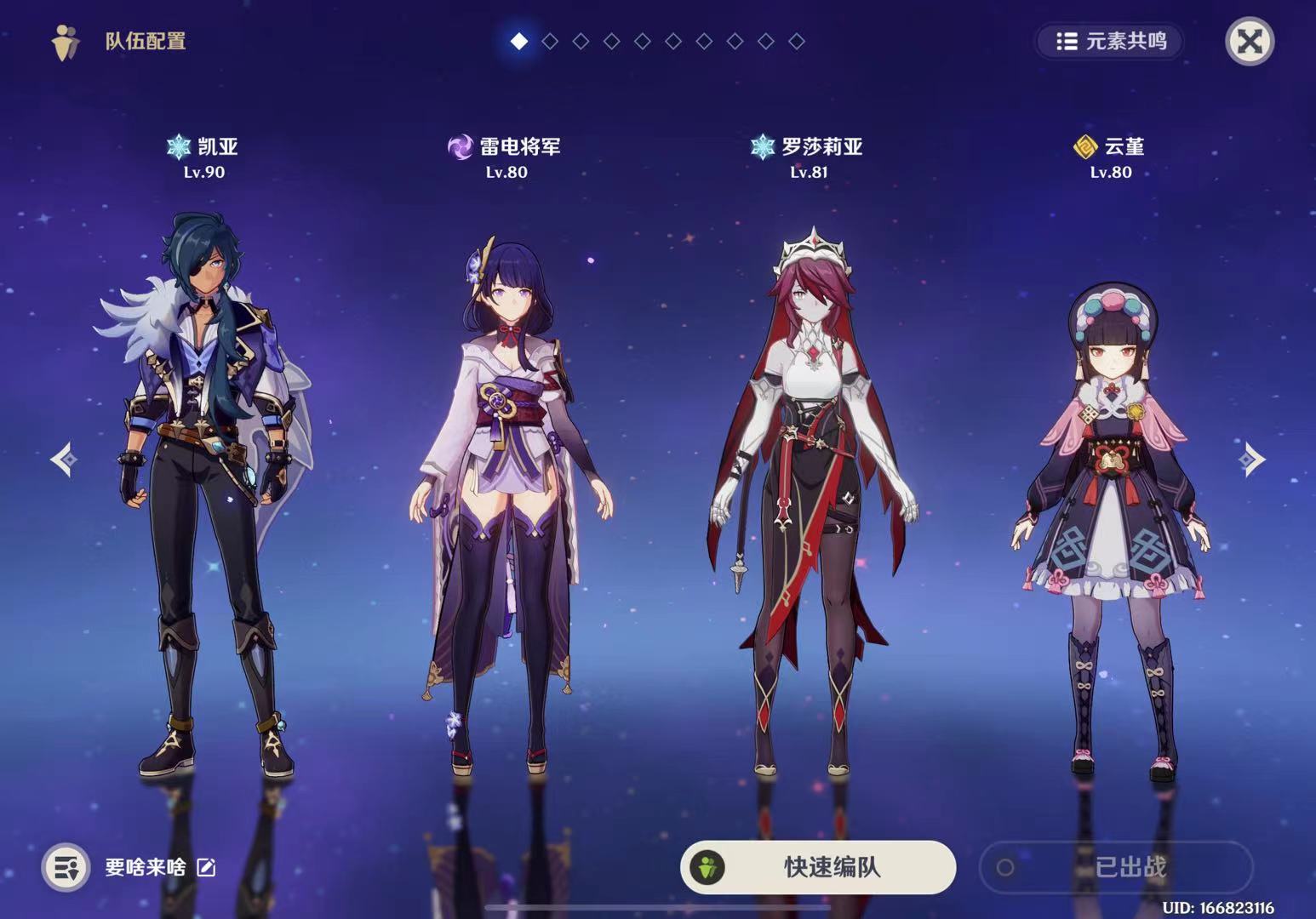Viewport: 1316px width, 919px height.
Task: Click the 已出战 deployed button
Action: (x=1116, y=867)
